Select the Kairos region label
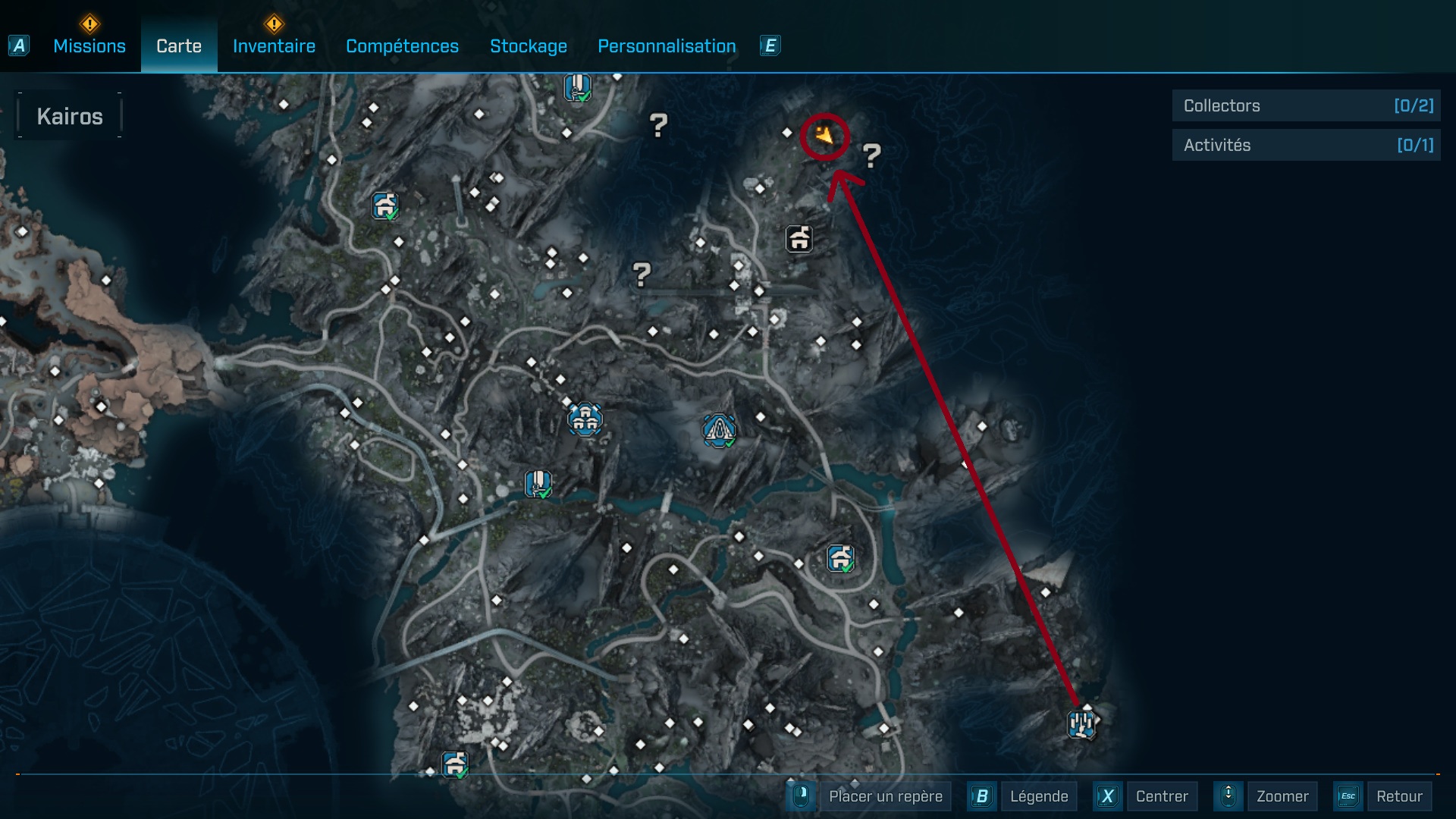This screenshot has height=819, width=1456. pyautogui.click(x=70, y=116)
